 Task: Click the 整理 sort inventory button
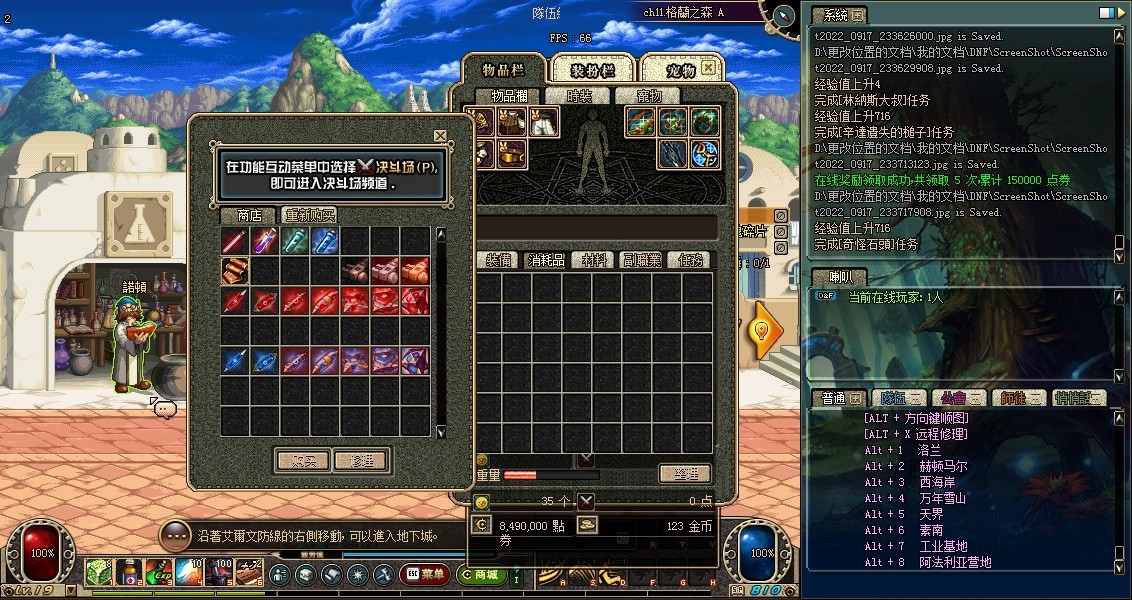click(x=685, y=473)
